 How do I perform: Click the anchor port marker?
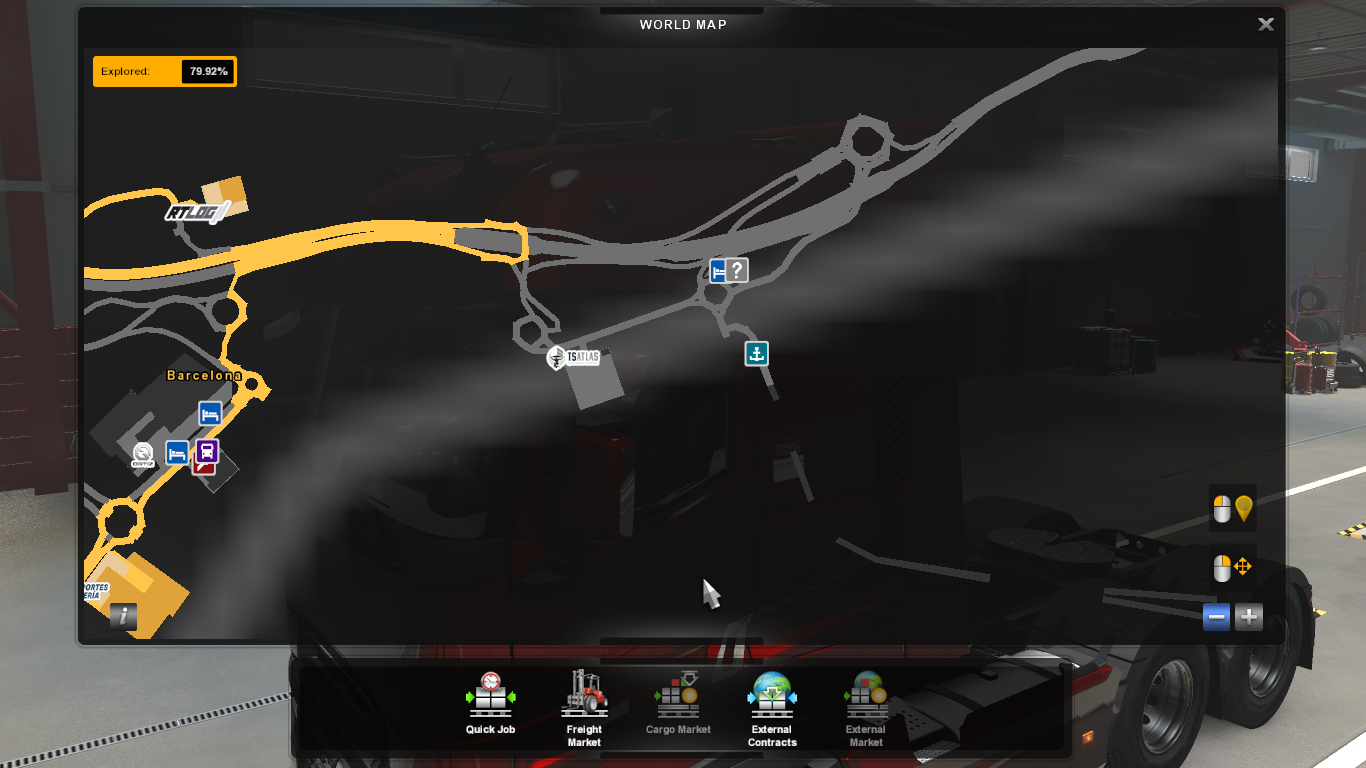[757, 353]
